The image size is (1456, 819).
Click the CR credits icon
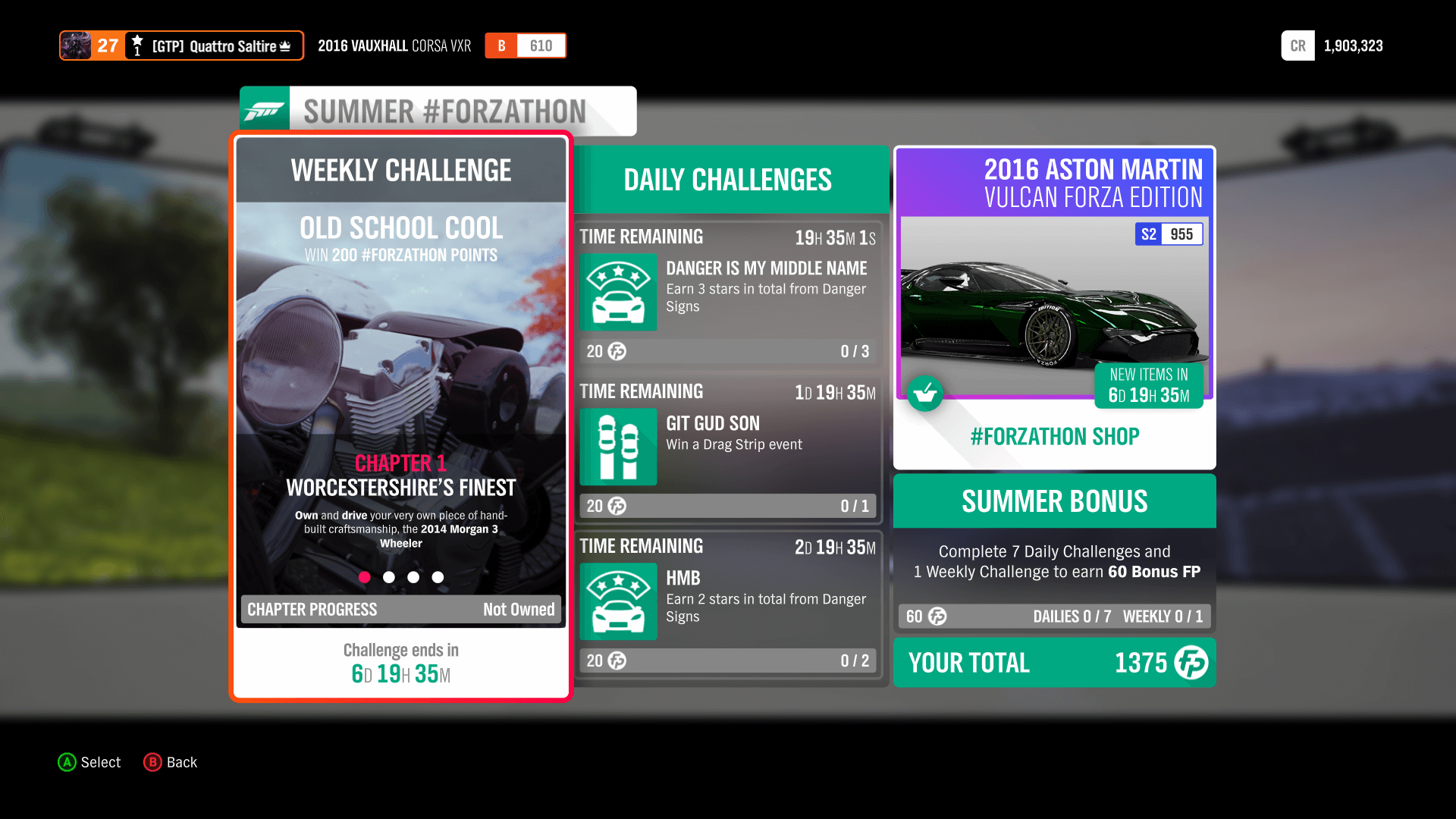pyautogui.click(x=1298, y=45)
